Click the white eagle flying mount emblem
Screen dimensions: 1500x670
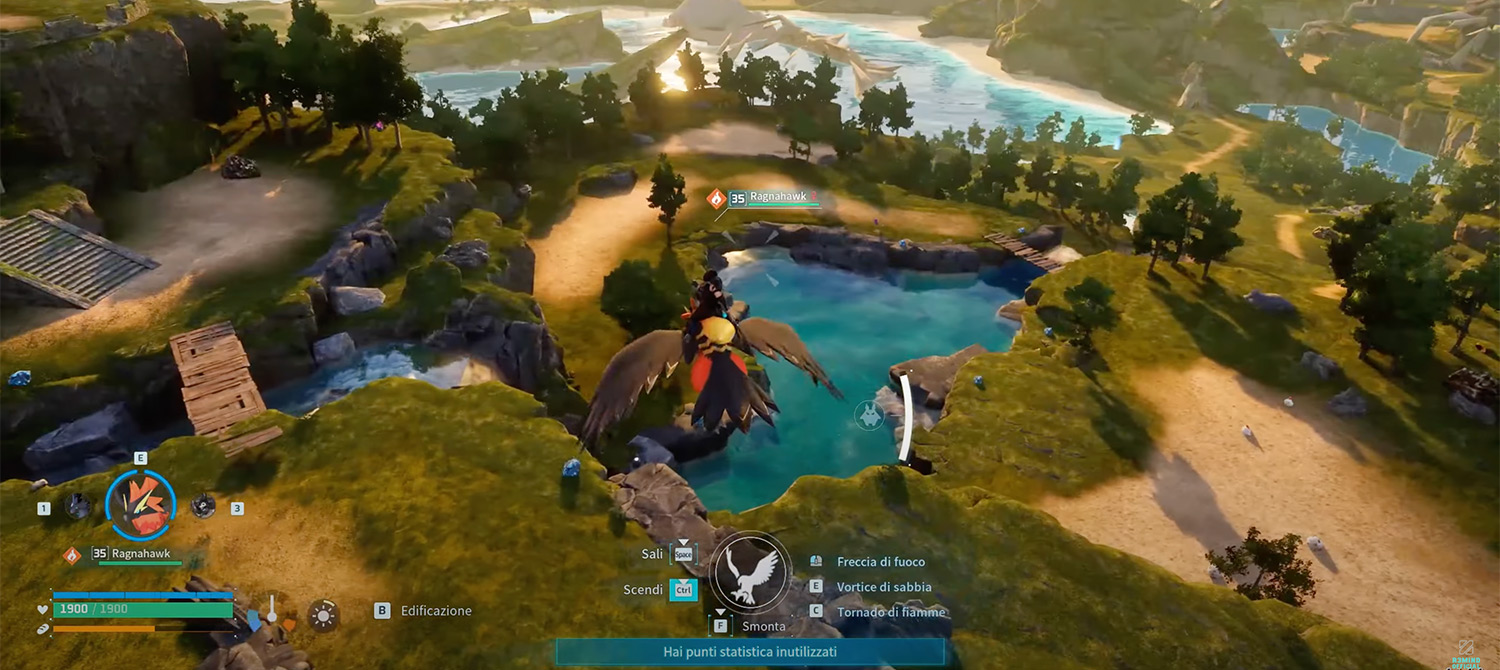[x=750, y=574]
